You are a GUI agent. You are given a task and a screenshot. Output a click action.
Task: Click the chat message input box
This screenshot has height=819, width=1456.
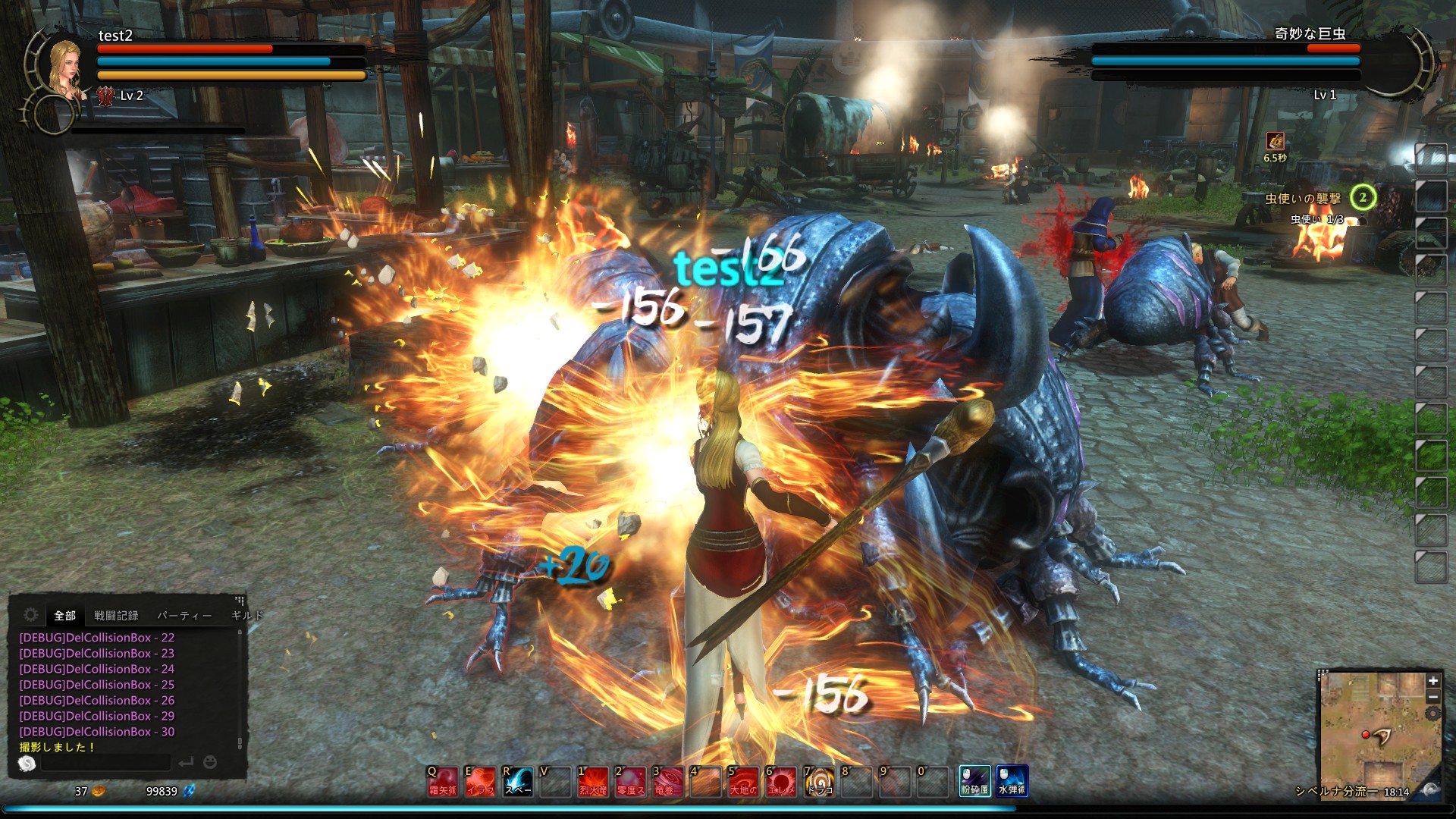[106, 762]
